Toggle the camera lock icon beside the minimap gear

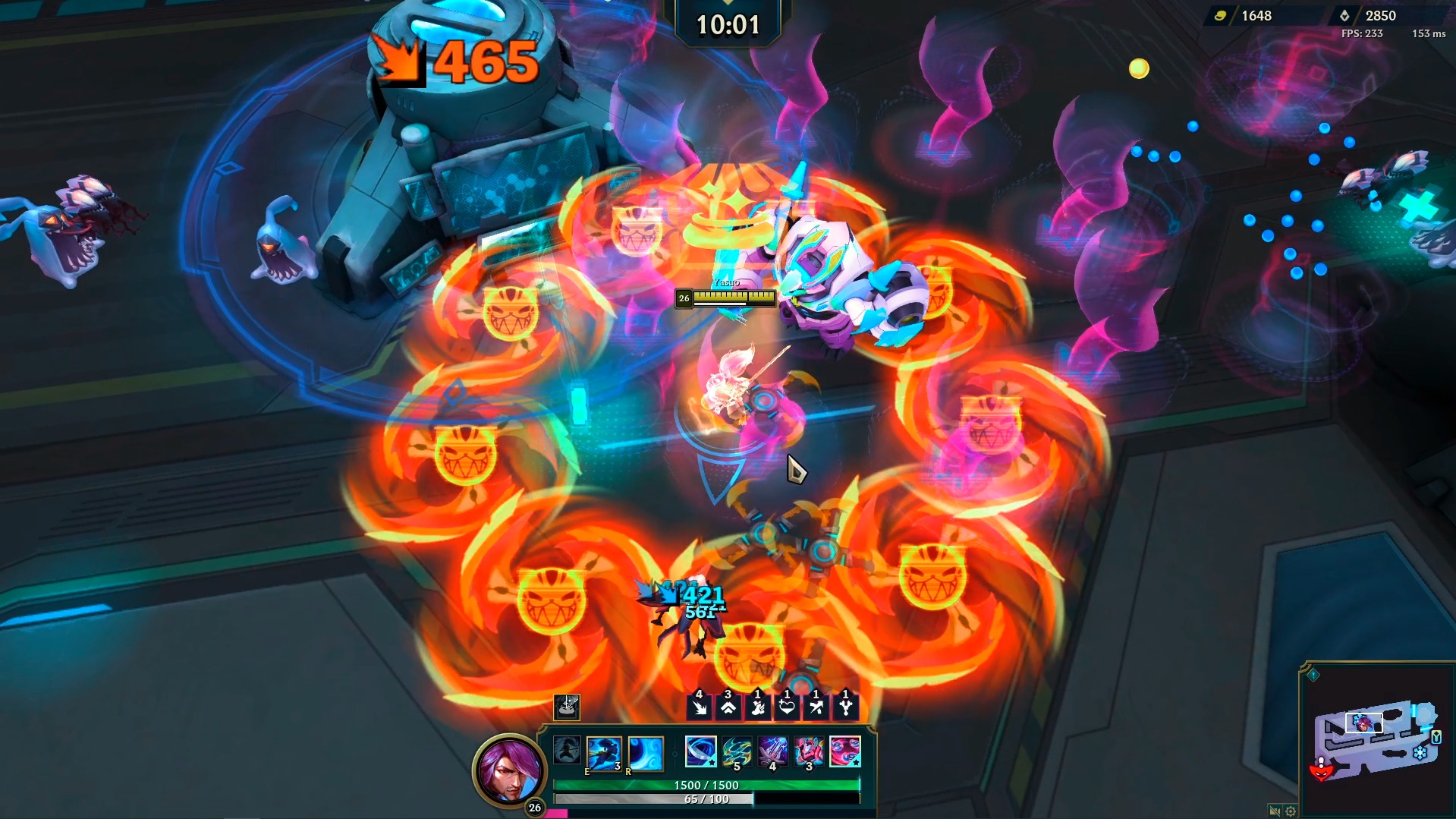[1275, 811]
